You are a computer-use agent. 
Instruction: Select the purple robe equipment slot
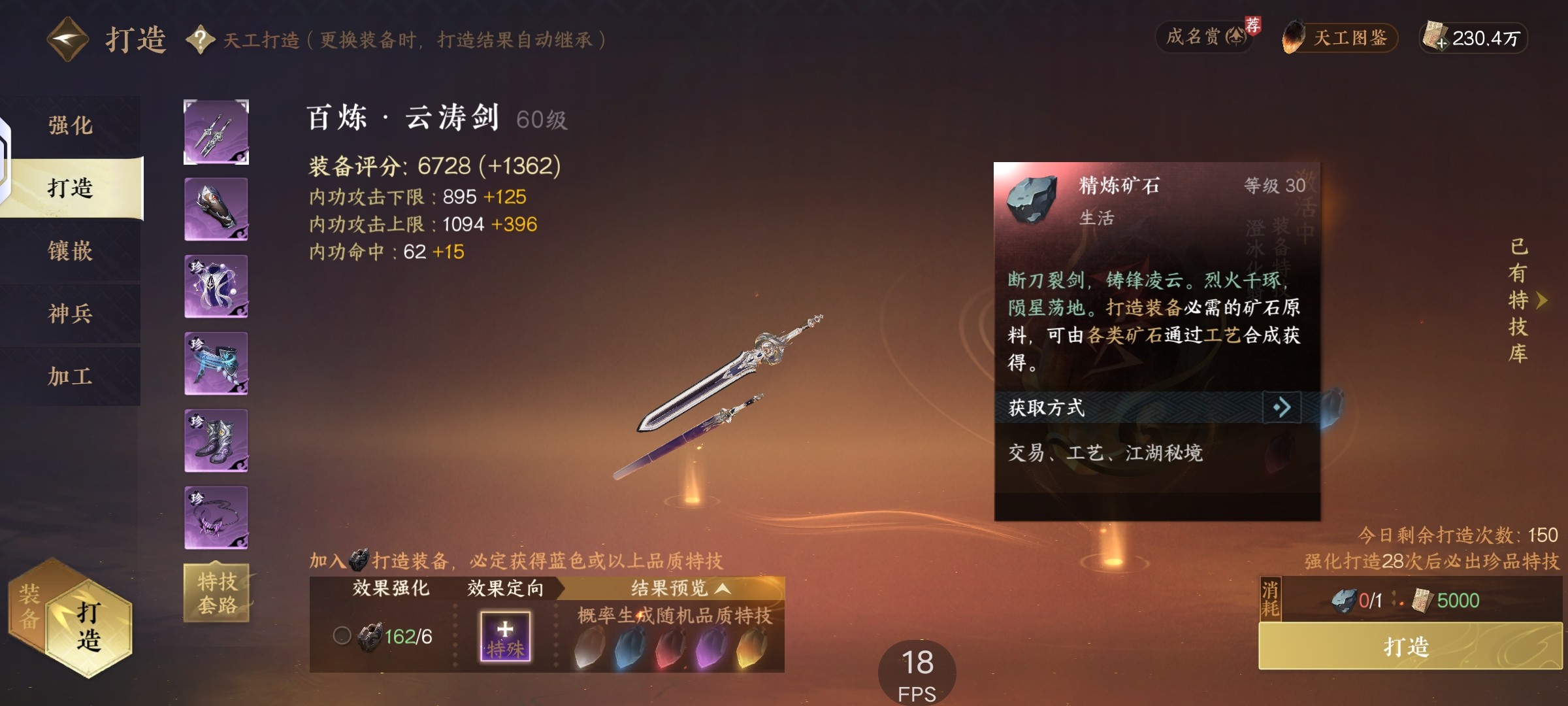tap(216, 286)
